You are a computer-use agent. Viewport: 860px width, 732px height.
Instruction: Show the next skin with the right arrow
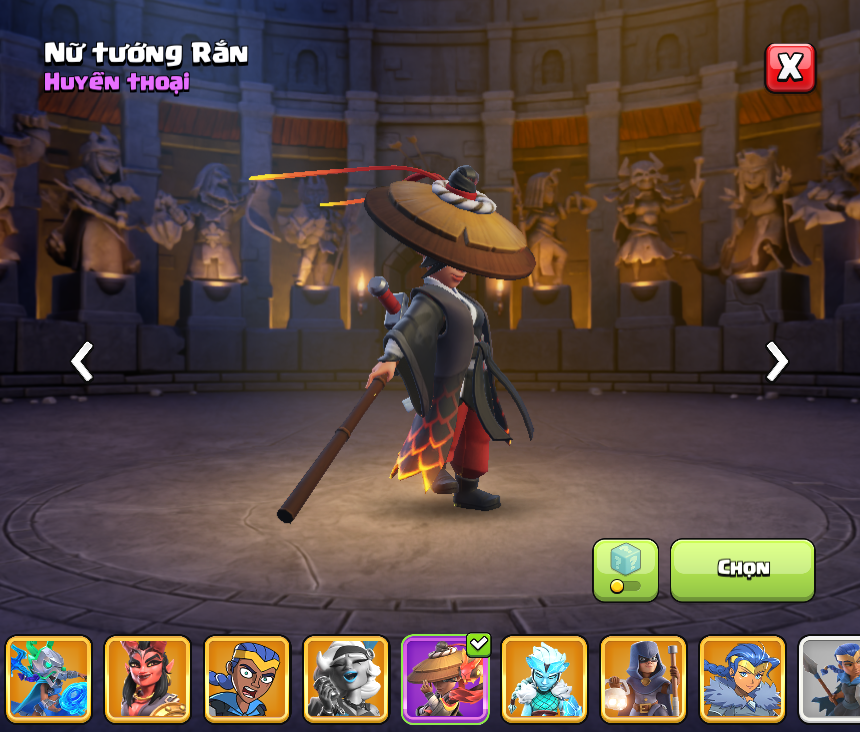coord(776,361)
